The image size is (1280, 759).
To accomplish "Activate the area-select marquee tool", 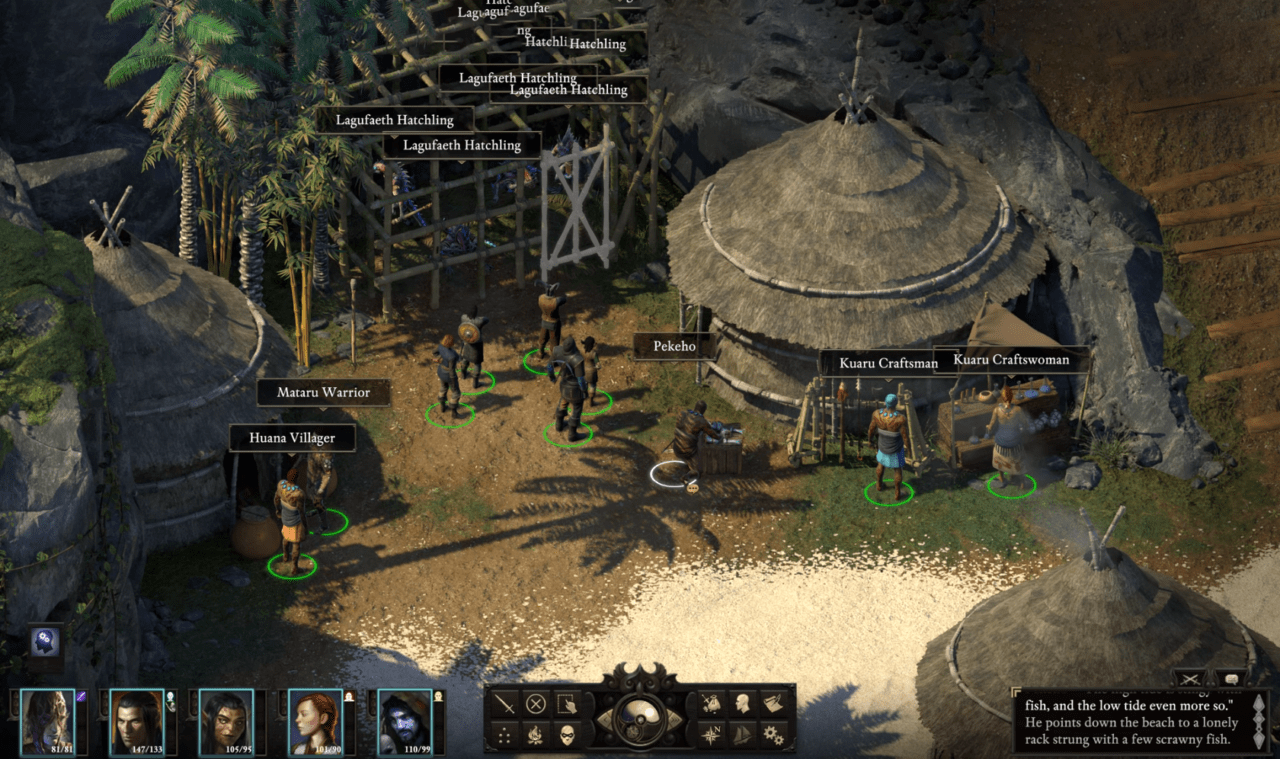I will (567, 704).
